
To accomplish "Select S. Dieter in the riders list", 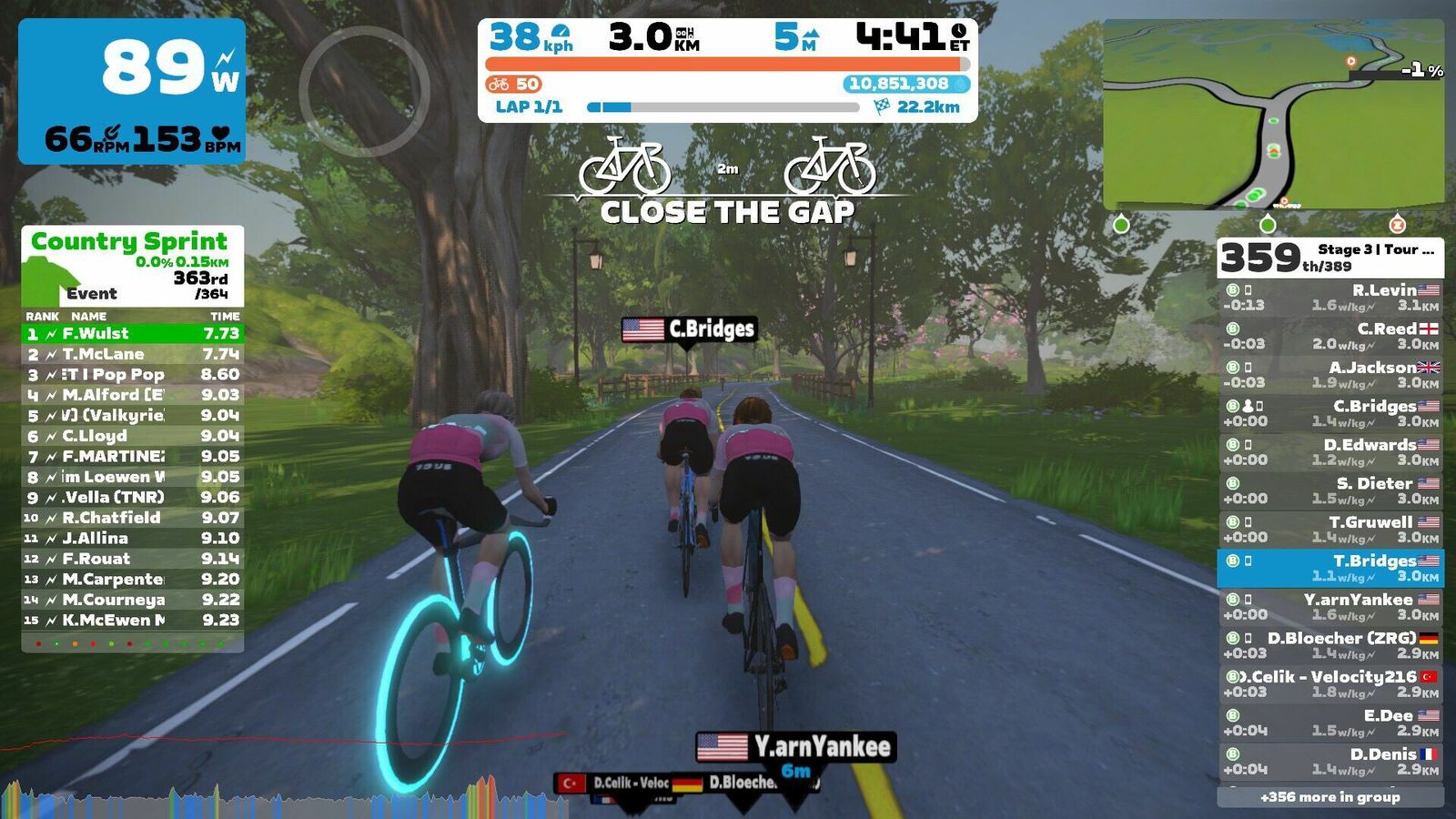I will click(1330, 490).
